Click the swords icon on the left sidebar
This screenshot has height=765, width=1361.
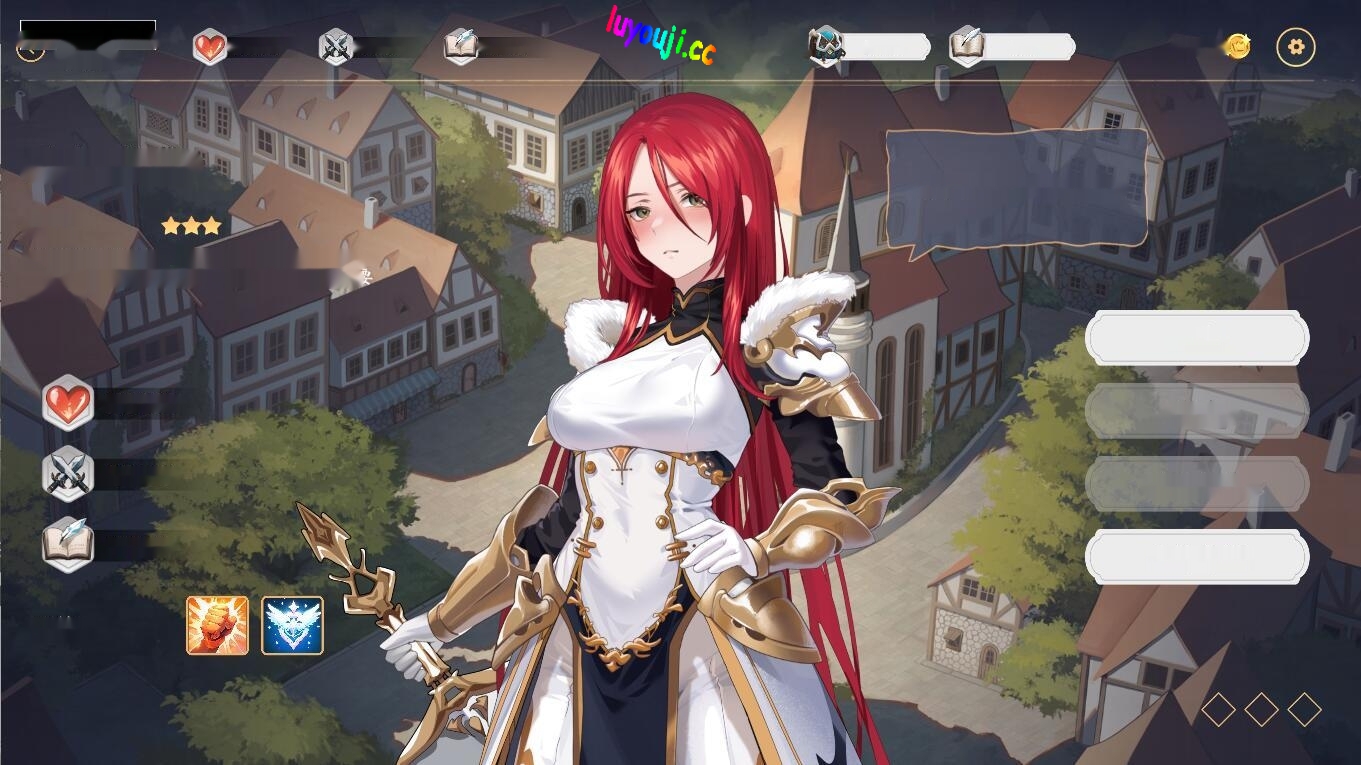pos(68,474)
